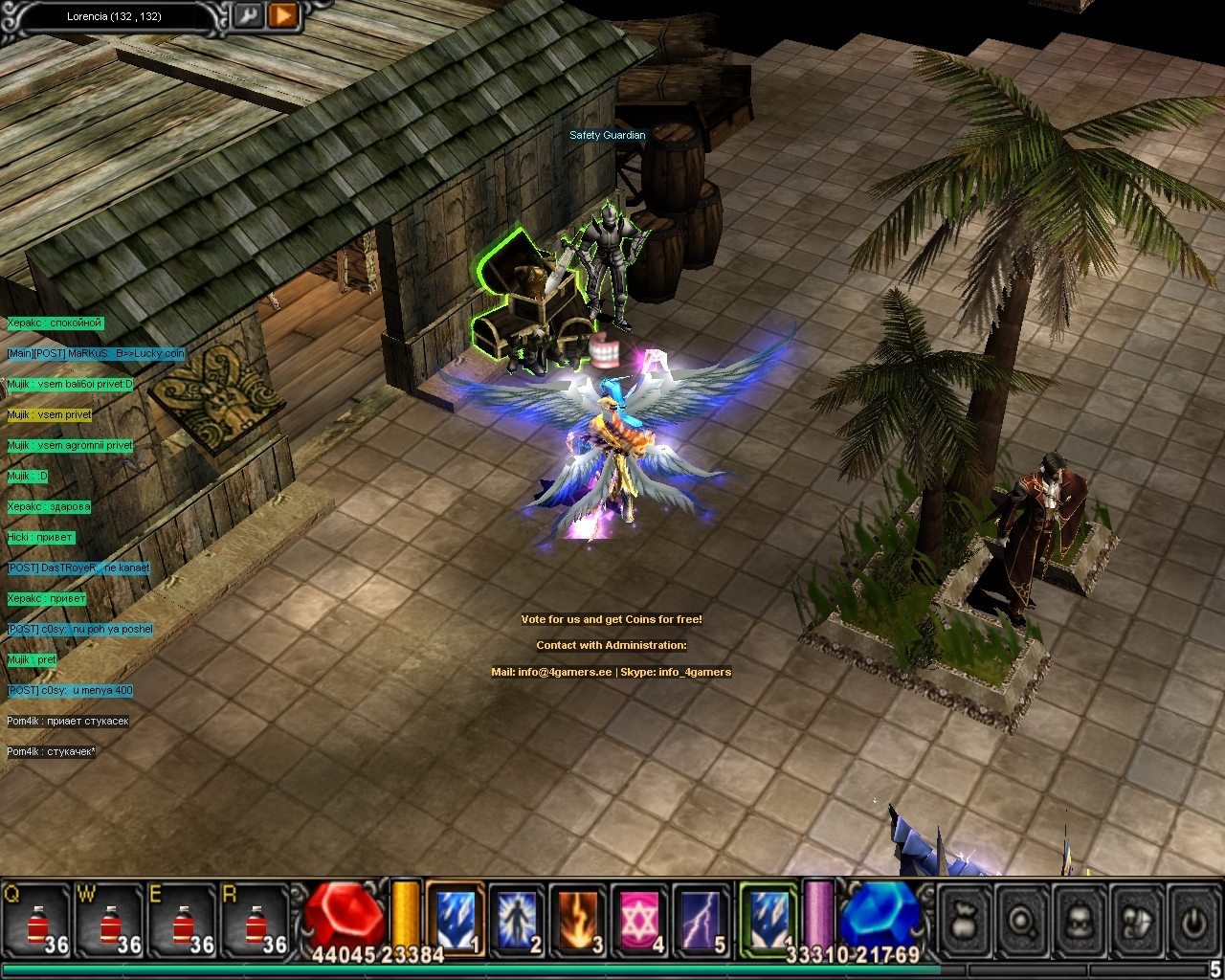Open the skull-face character button

pyautogui.click(x=1079, y=922)
